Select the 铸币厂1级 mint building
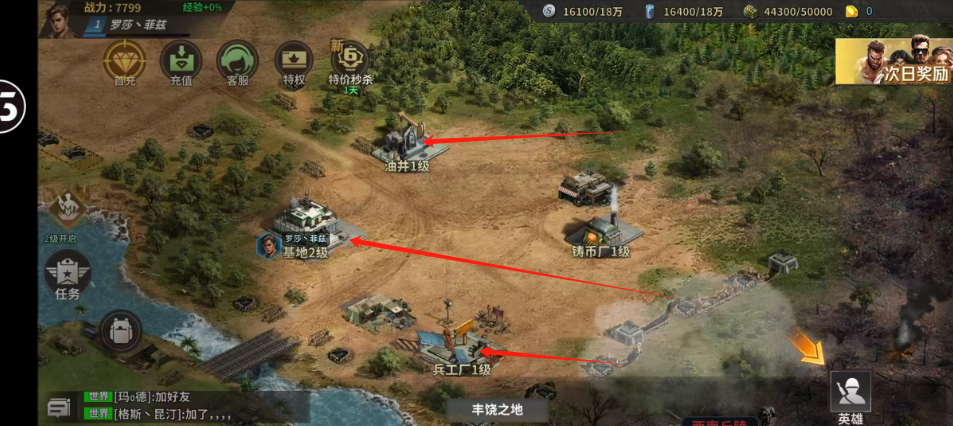The height and width of the screenshot is (426, 953). (x=603, y=218)
